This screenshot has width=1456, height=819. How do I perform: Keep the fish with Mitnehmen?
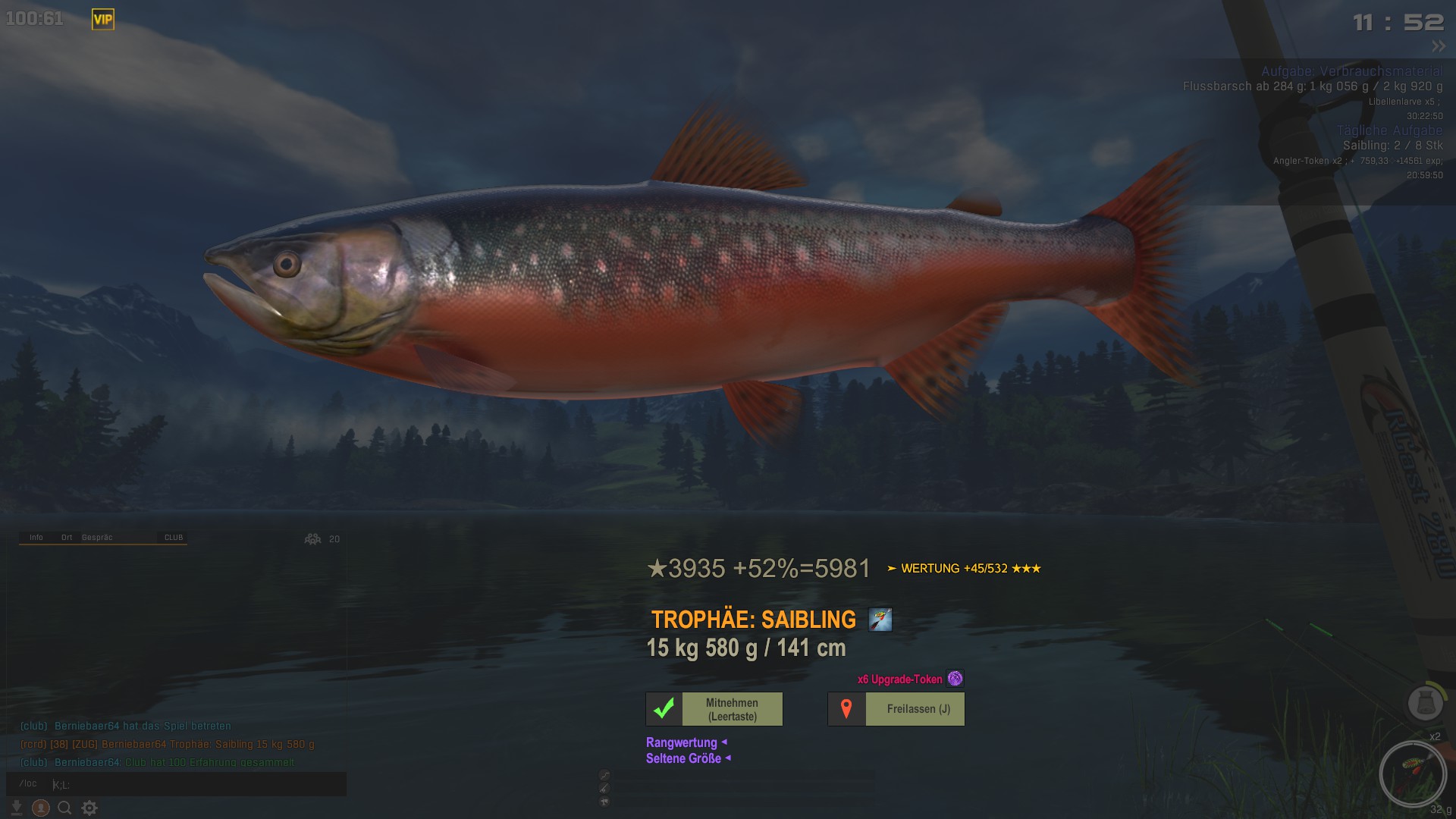tap(714, 709)
